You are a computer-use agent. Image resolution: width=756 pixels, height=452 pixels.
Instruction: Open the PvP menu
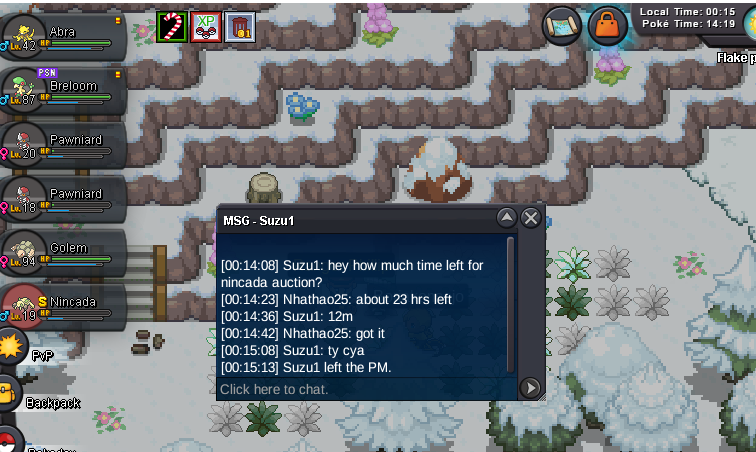11,347
